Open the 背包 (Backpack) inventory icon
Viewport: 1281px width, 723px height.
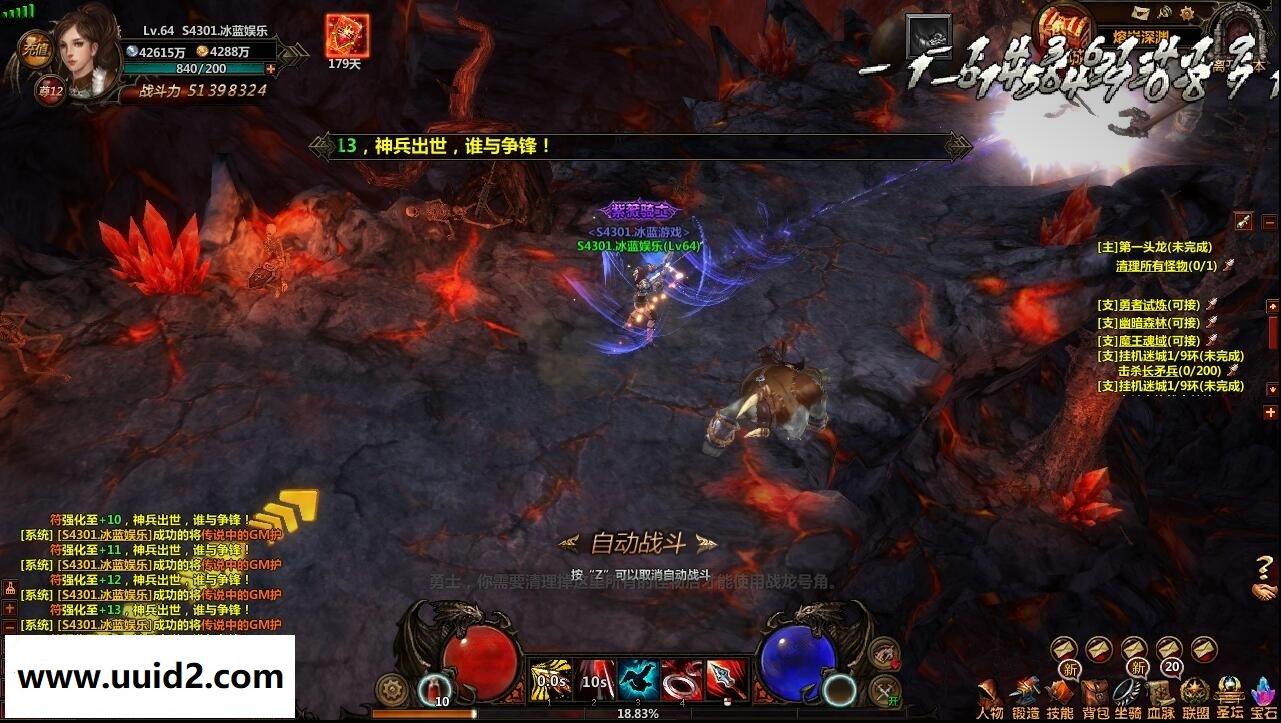point(1093,692)
